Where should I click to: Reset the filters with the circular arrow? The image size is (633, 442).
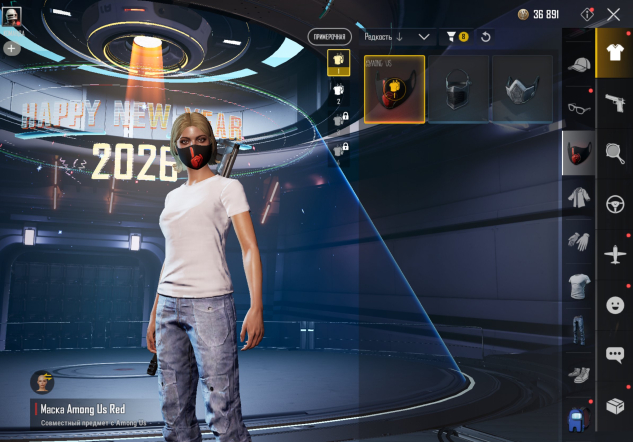[486, 37]
